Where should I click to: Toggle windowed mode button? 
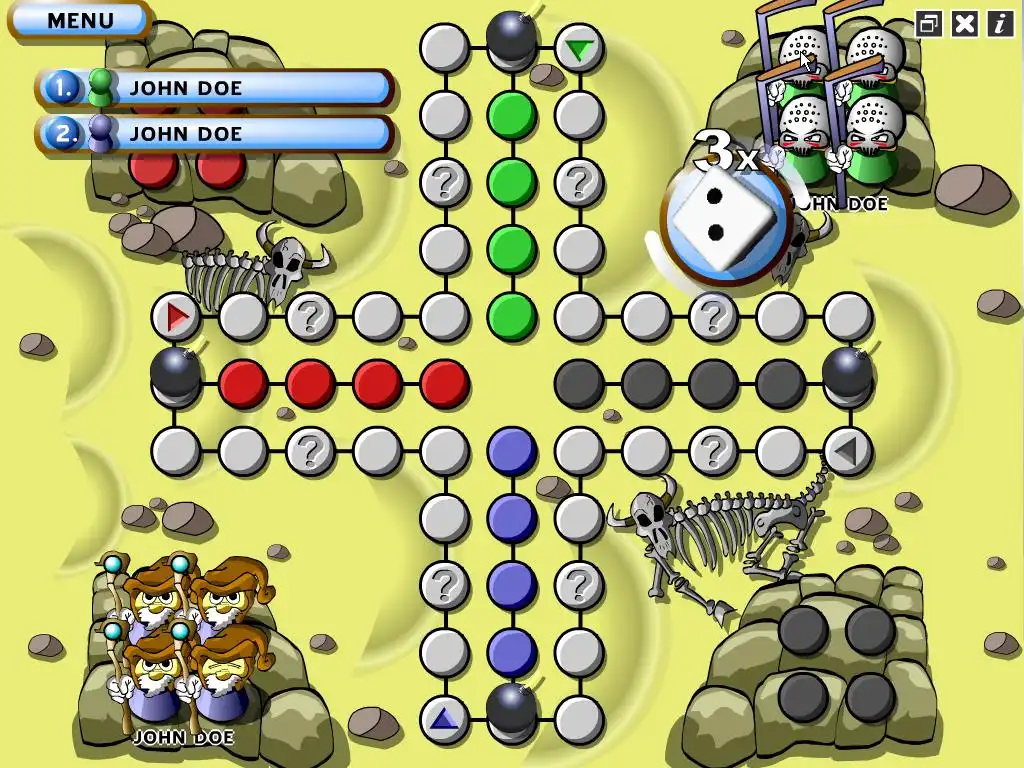click(928, 24)
